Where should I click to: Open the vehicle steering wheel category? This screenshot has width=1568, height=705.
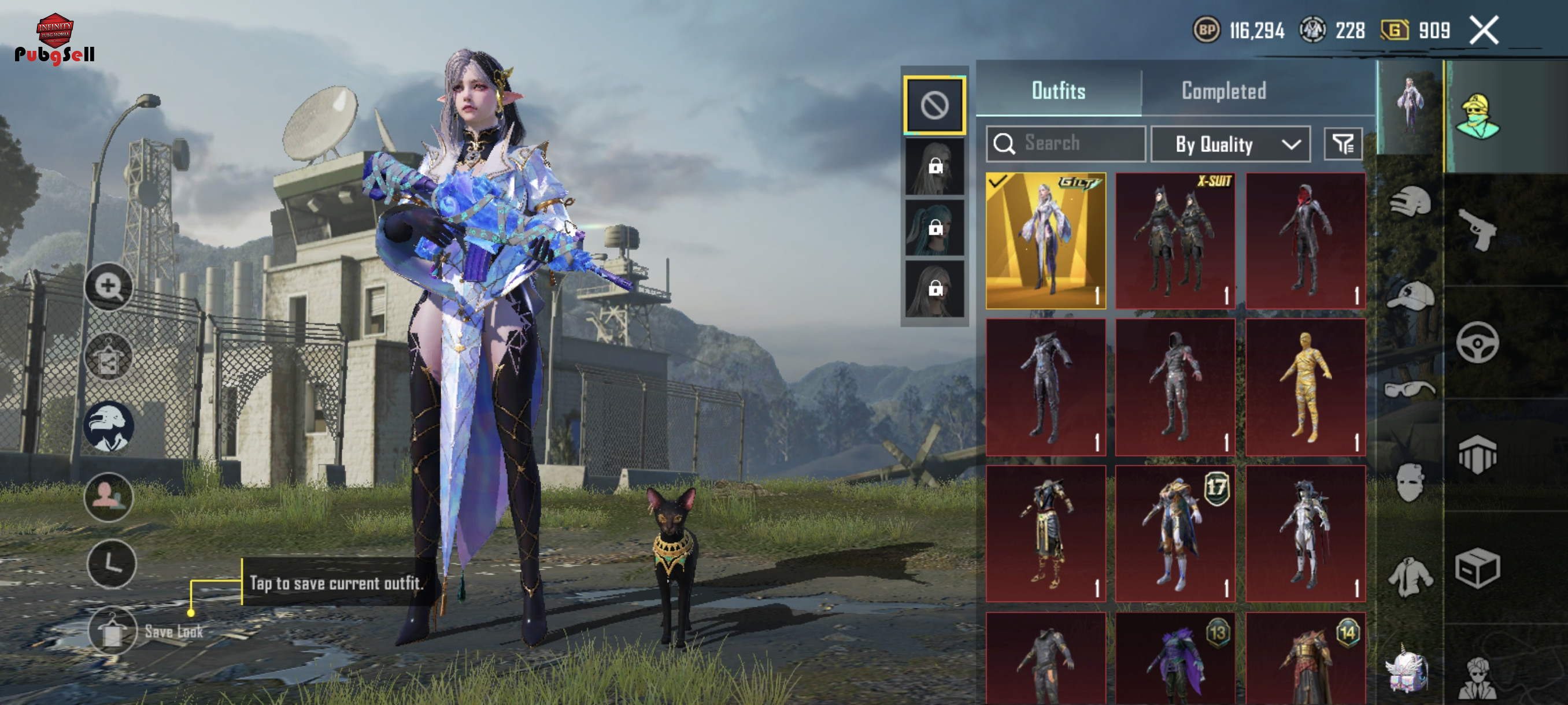click(x=1477, y=343)
